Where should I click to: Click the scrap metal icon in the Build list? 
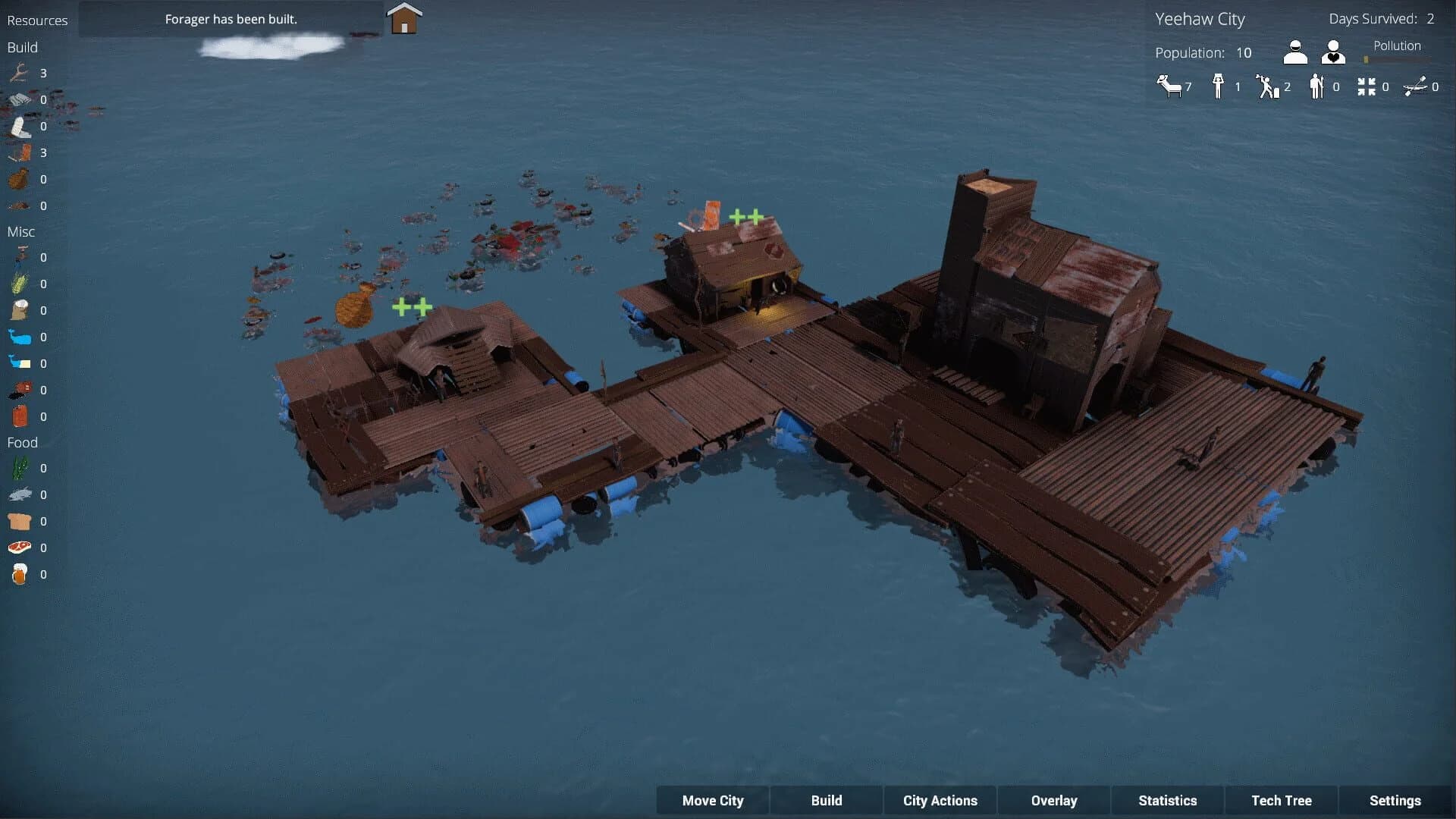coord(19,99)
